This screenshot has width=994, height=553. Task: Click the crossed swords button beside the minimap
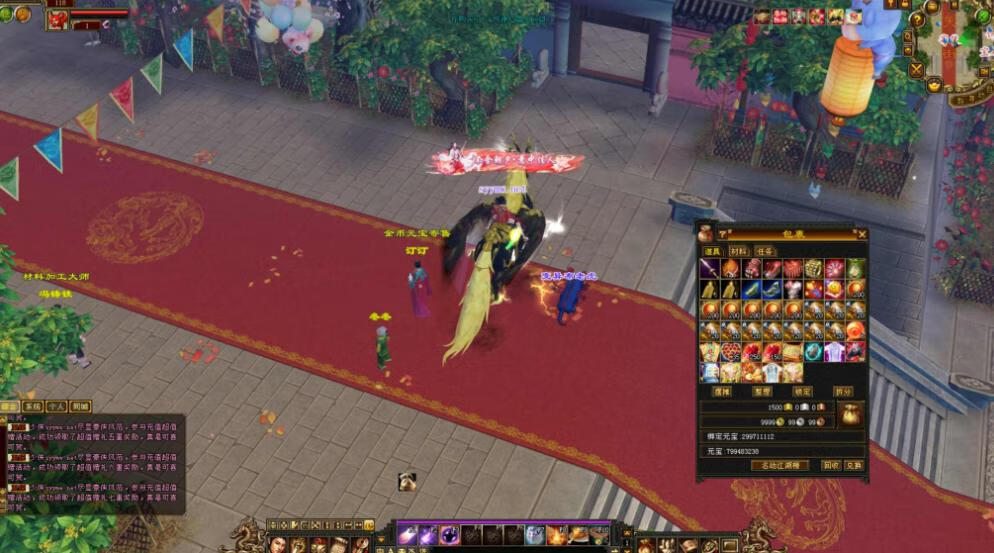click(x=916, y=69)
